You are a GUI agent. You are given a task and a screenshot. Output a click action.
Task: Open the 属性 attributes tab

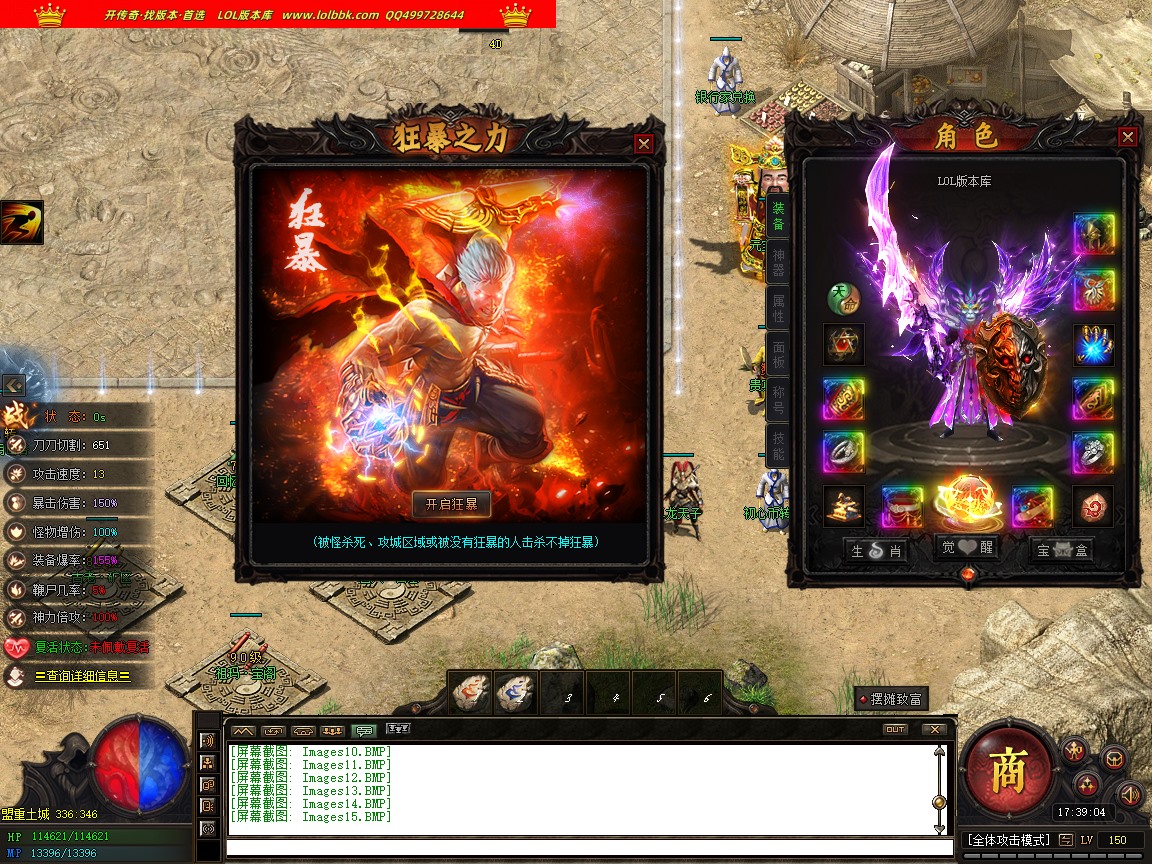pos(778,307)
